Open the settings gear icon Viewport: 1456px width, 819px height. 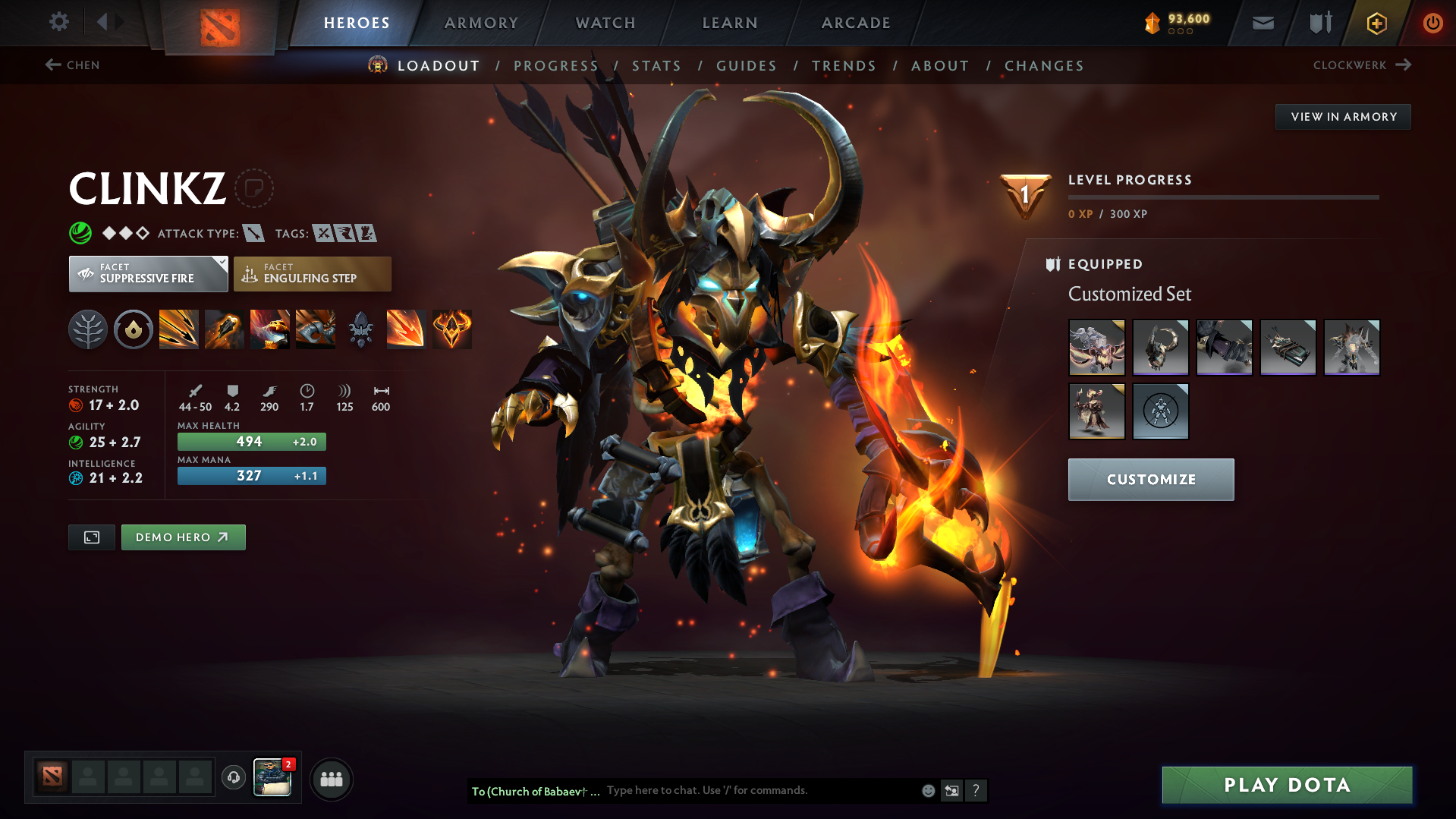58,22
